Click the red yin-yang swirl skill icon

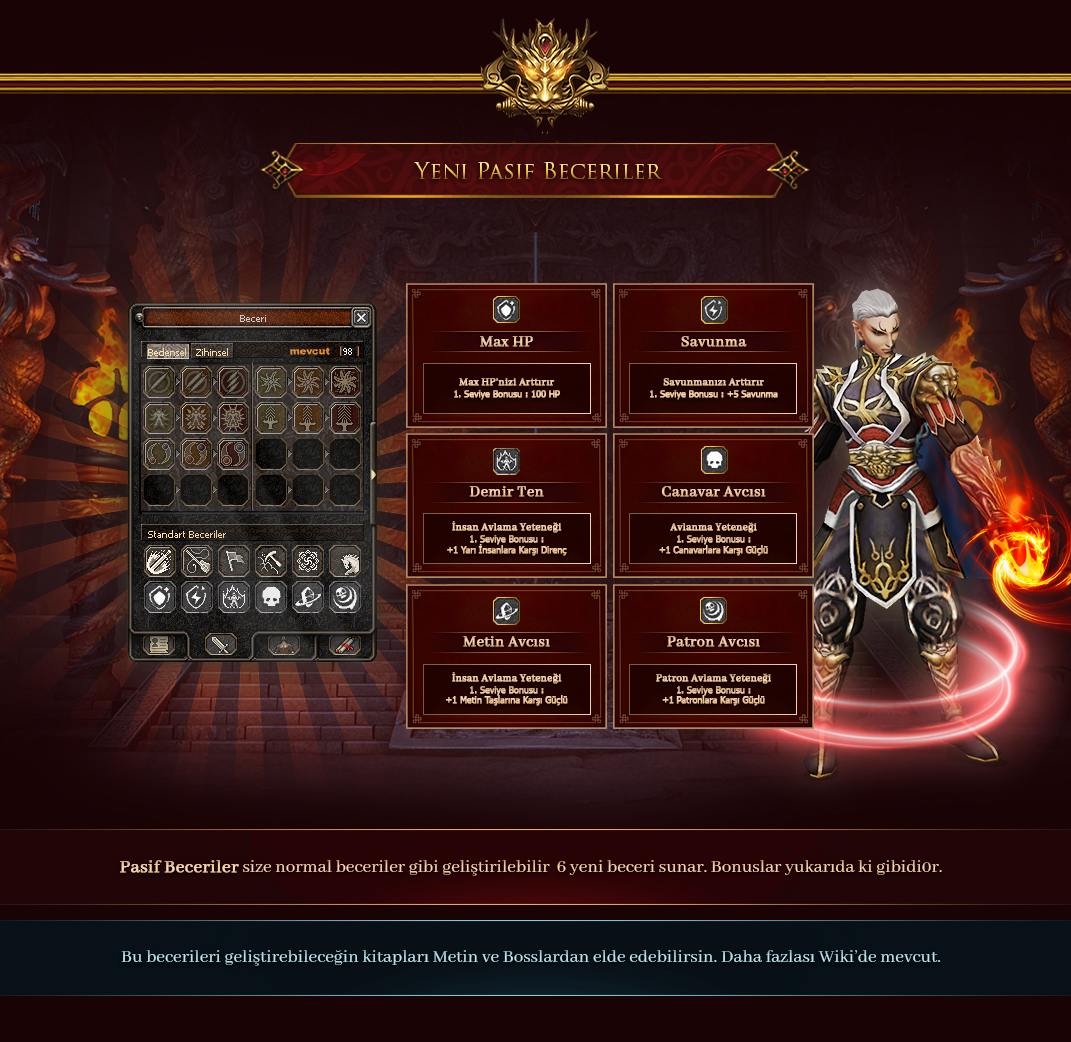pos(233,453)
